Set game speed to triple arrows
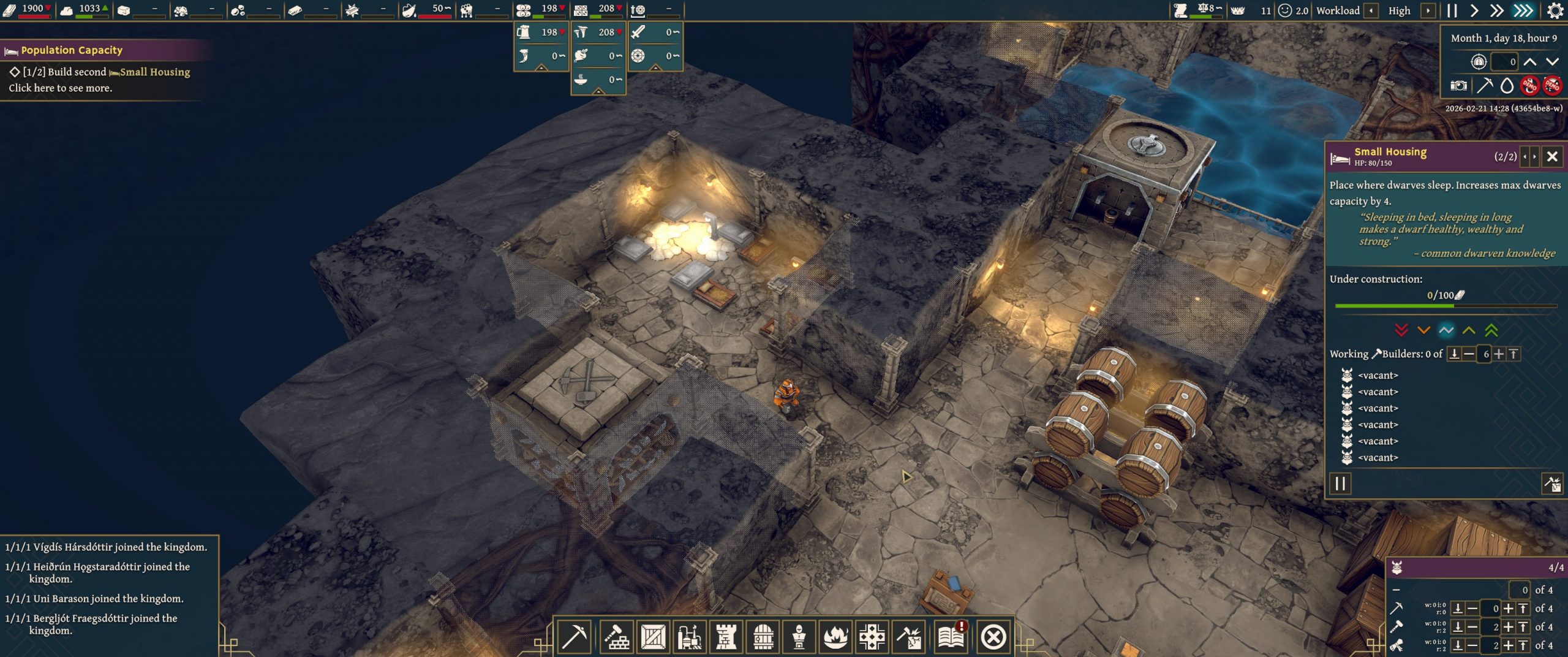The height and width of the screenshot is (657, 1568). coord(1523,10)
